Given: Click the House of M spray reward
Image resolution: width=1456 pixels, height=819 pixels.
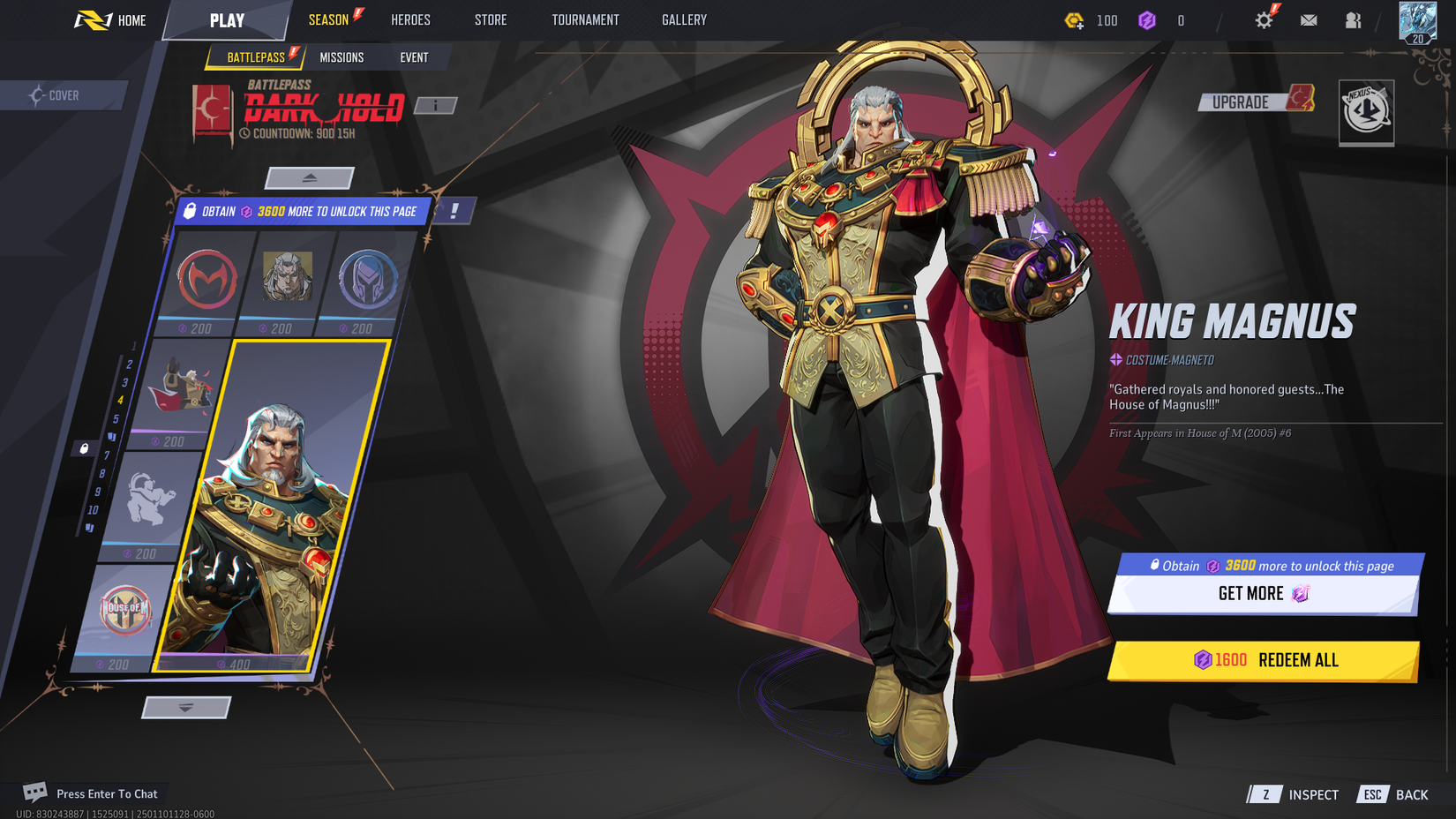Looking at the screenshot, I should 124,611.
